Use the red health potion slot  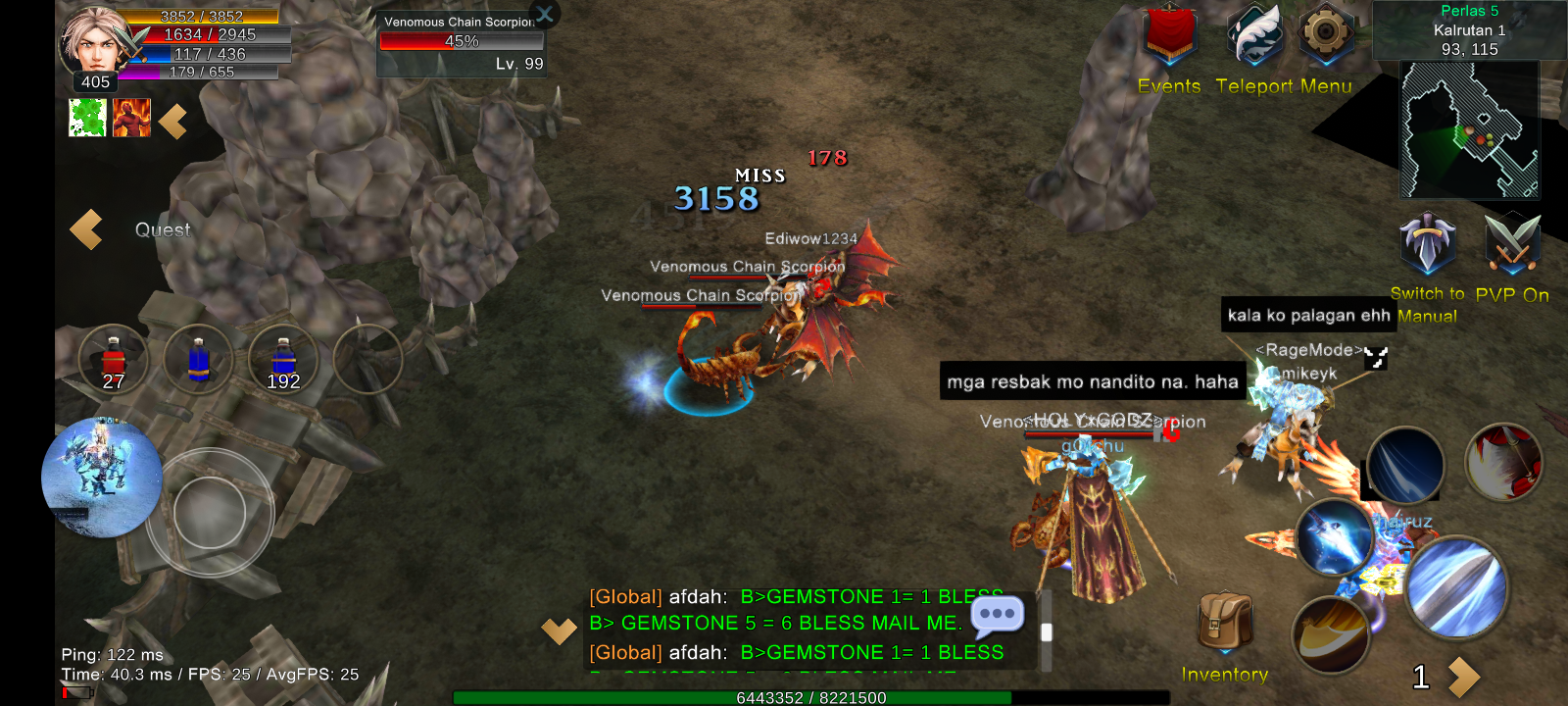[x=114, y=360]
